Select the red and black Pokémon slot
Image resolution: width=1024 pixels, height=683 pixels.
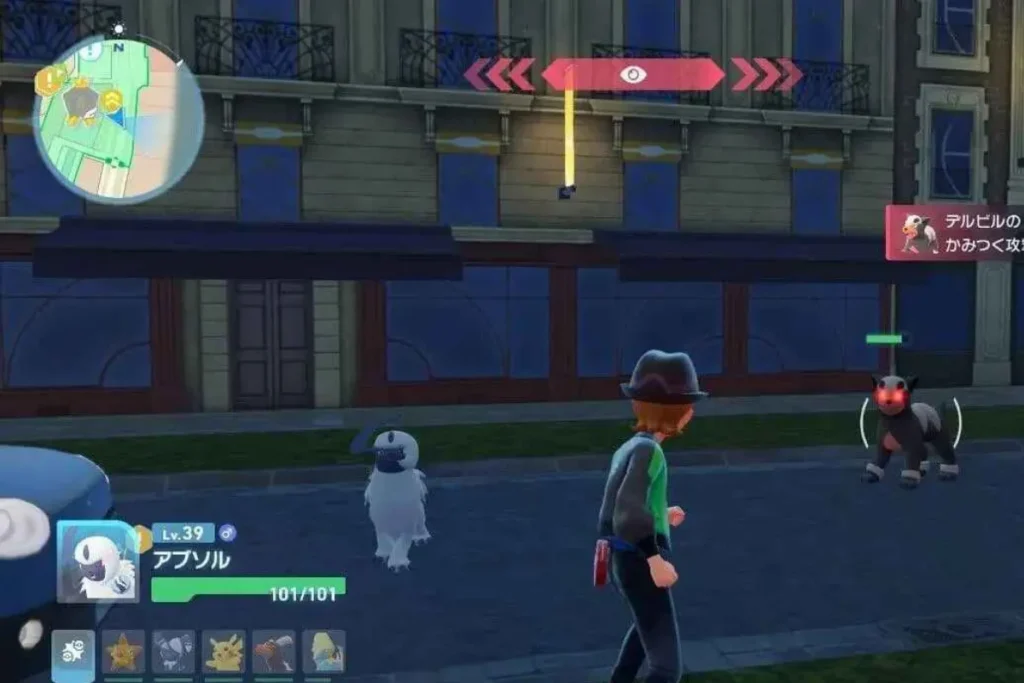(273, 652)
